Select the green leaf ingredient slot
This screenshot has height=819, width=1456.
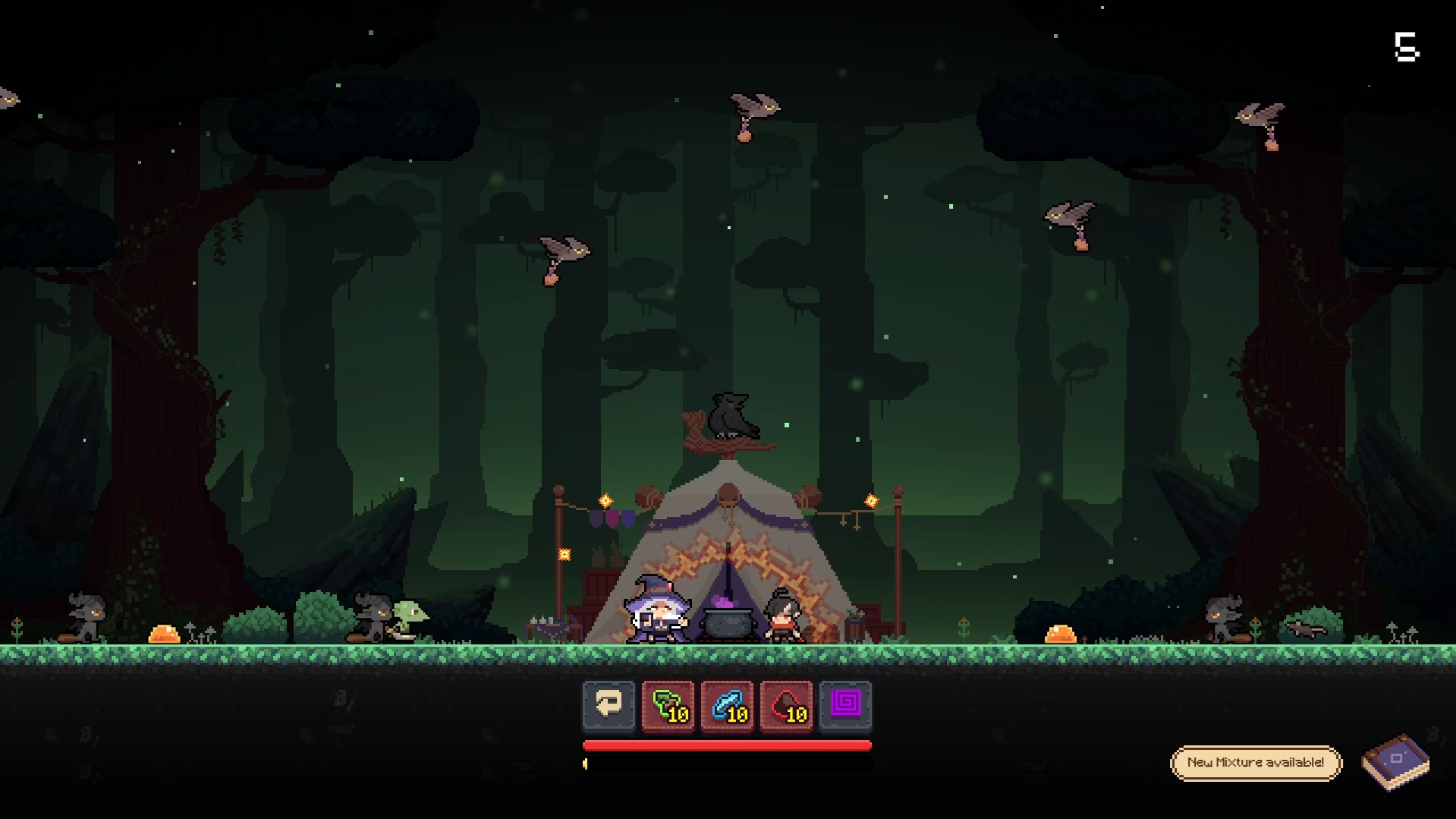[668, 705]
